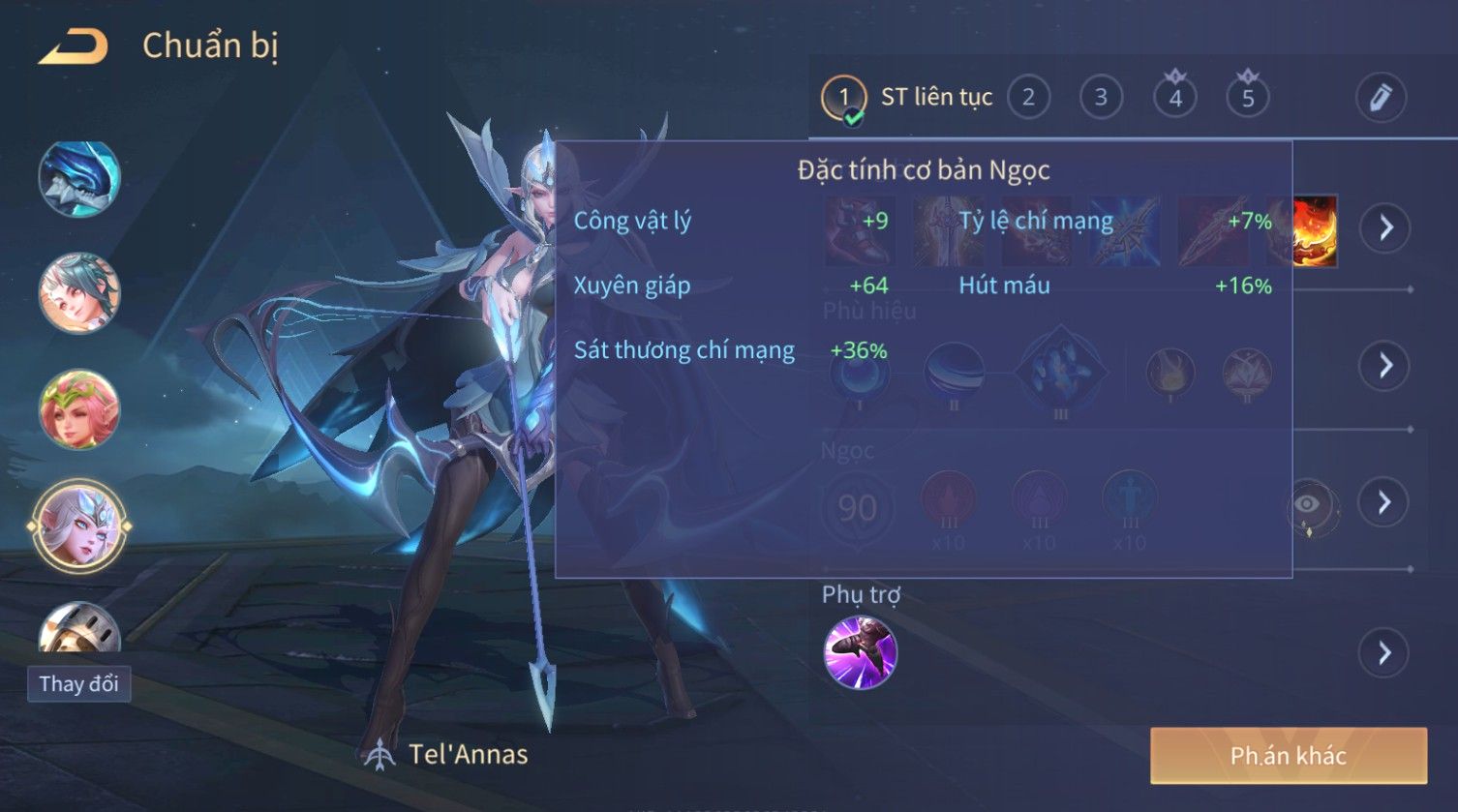Select the ST liên tục preset tab

point(908,97)
